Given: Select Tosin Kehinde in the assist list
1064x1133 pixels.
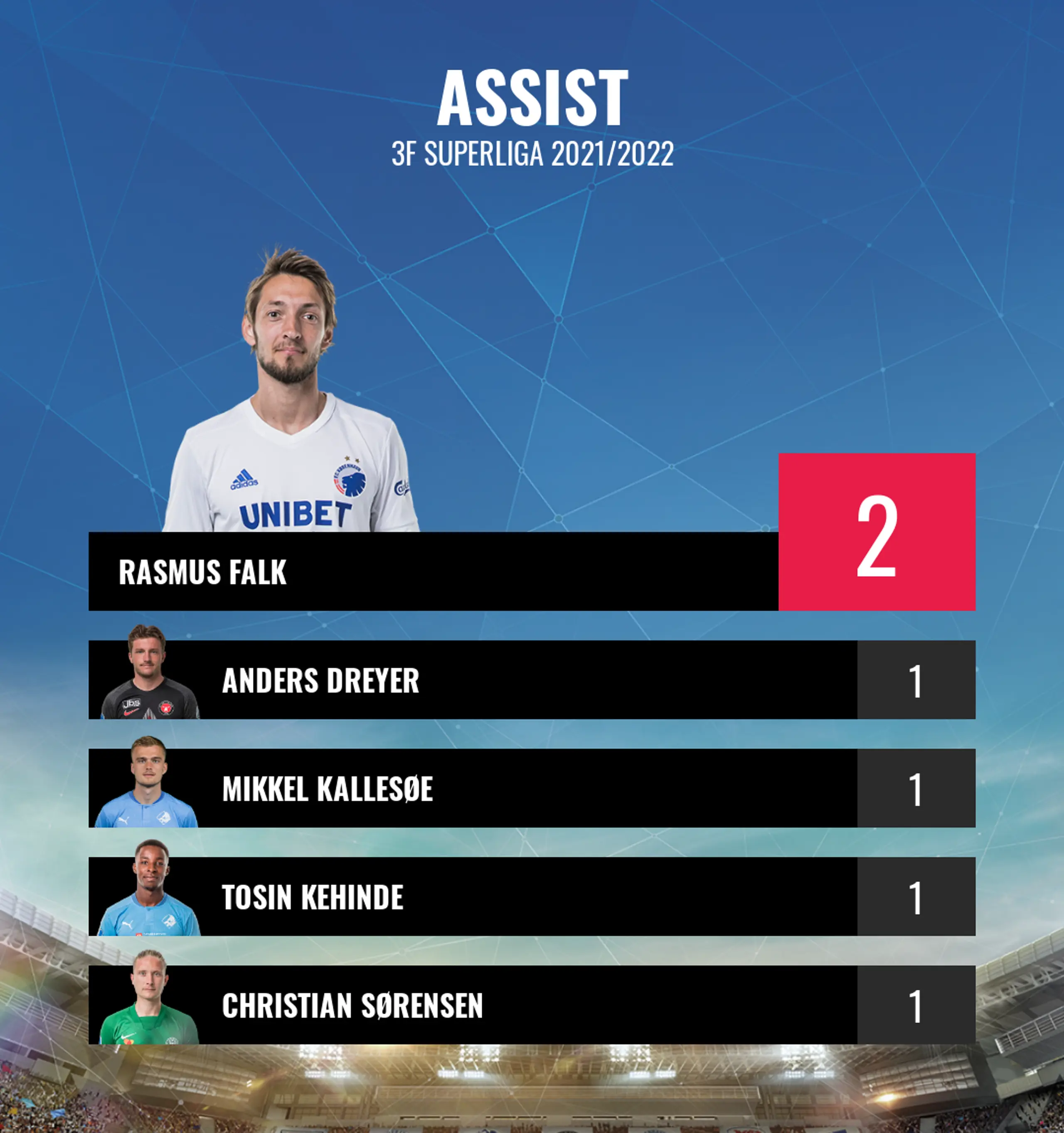Looking at the screenshot, I should pyautogui.click(x=473, y=897).
